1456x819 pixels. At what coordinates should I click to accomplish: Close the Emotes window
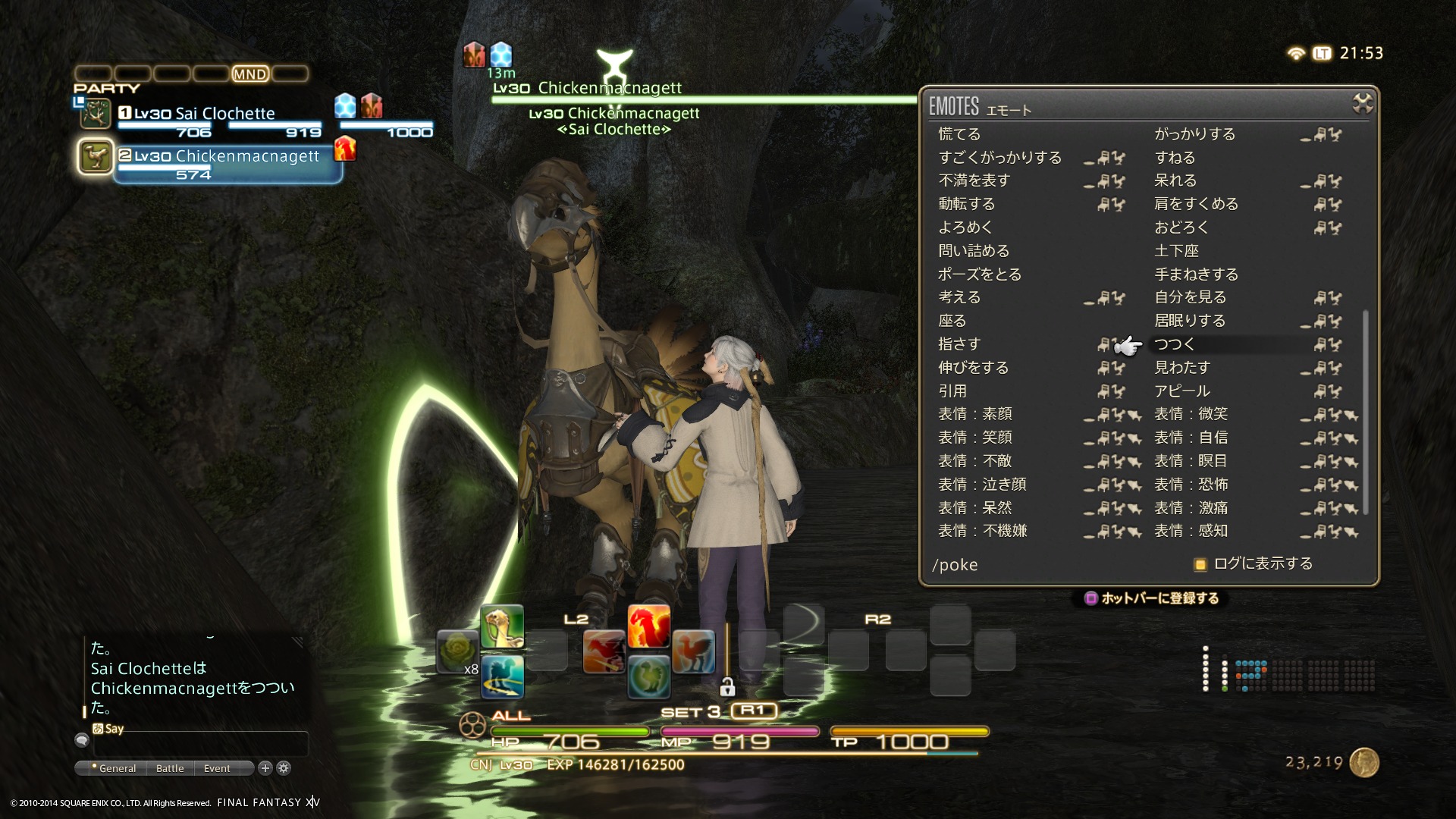[1362, 103]
